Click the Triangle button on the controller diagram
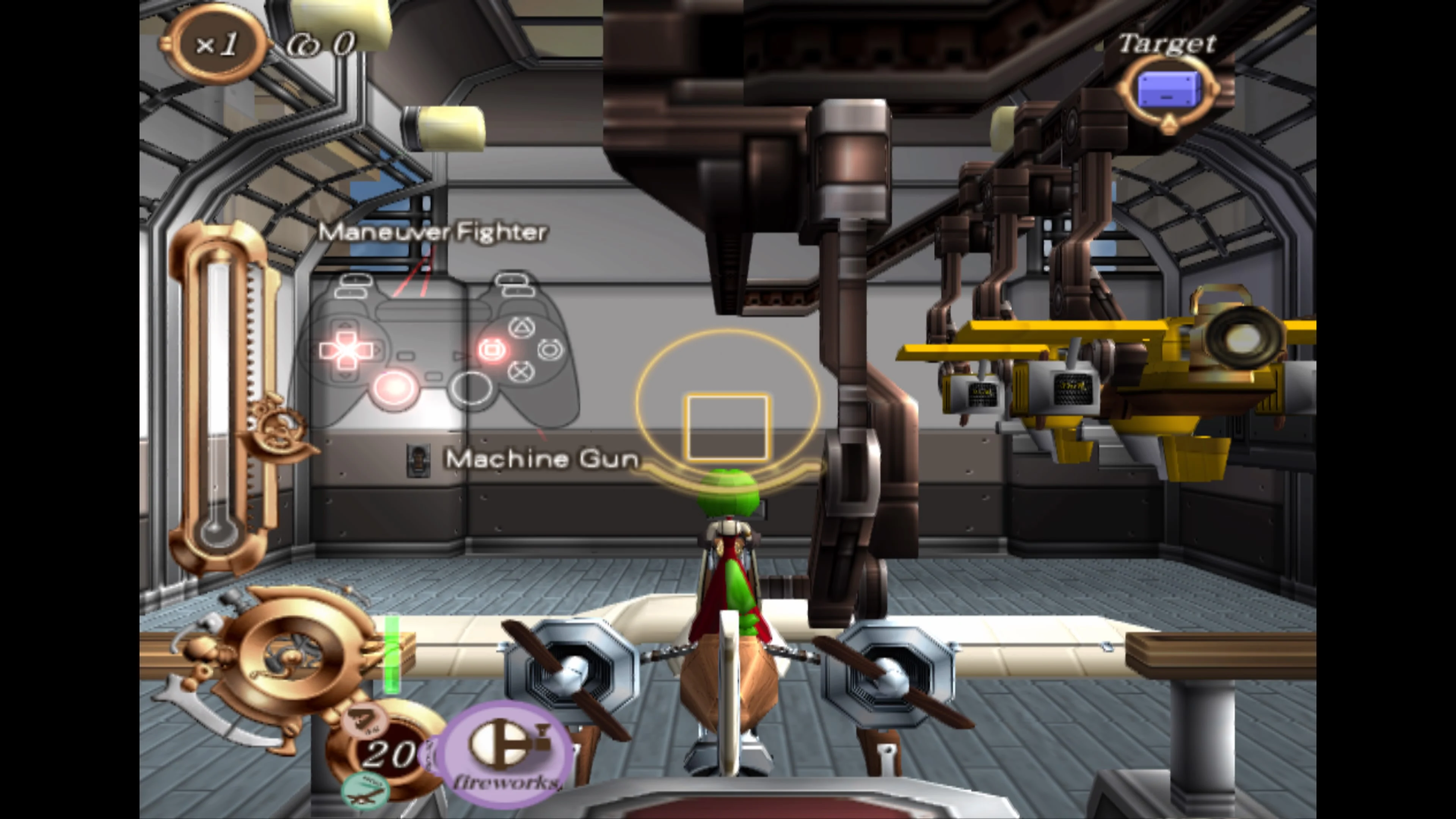1456x819 pixels. [x=522, y=328]
